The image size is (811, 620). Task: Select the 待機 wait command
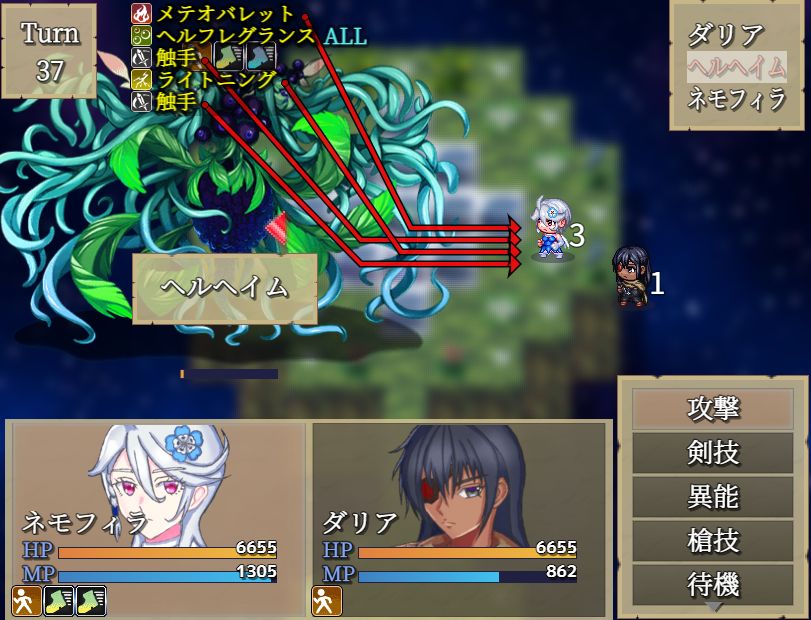713,584
